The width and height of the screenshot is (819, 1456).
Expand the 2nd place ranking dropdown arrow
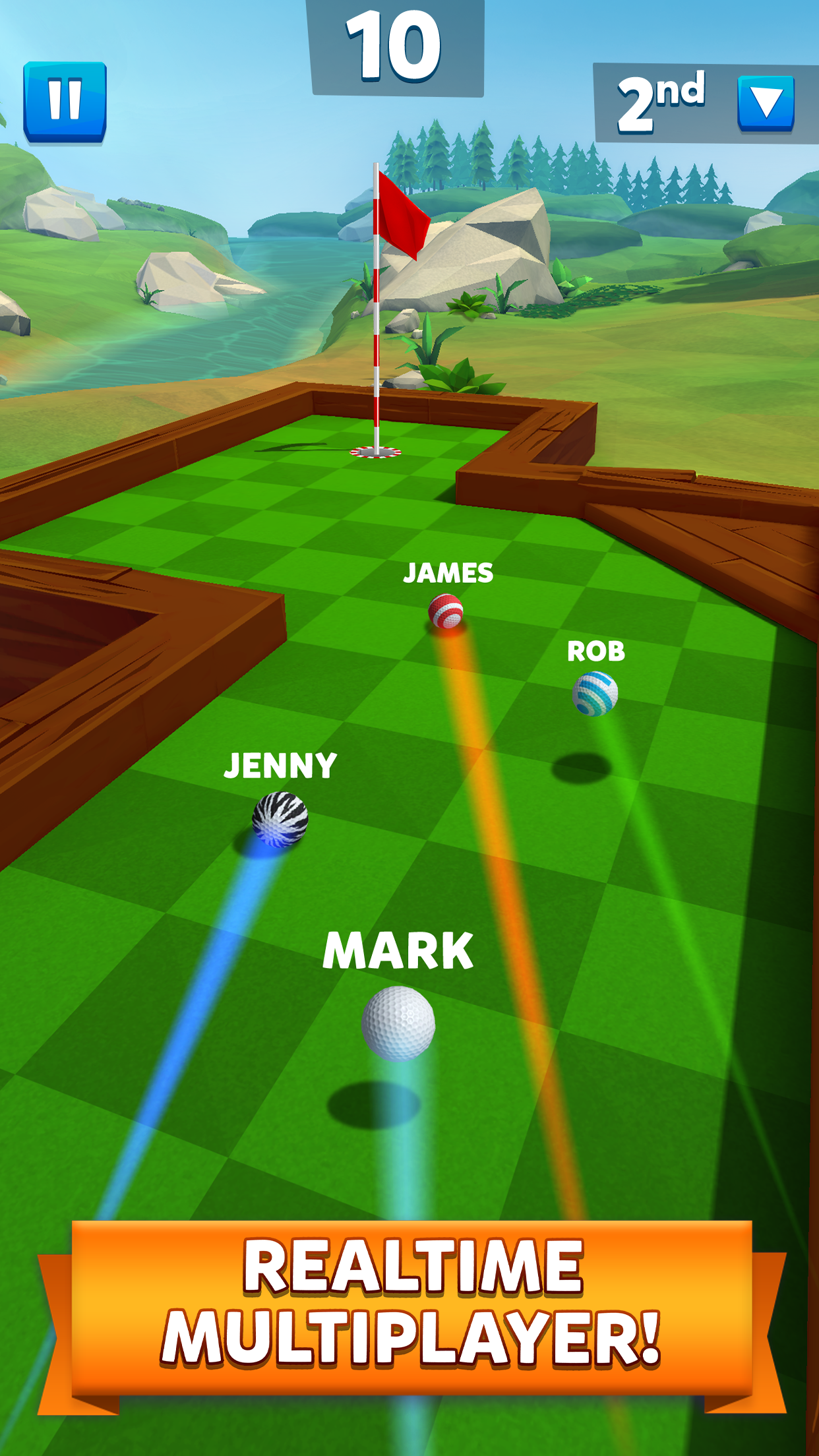tap(766, 103)
